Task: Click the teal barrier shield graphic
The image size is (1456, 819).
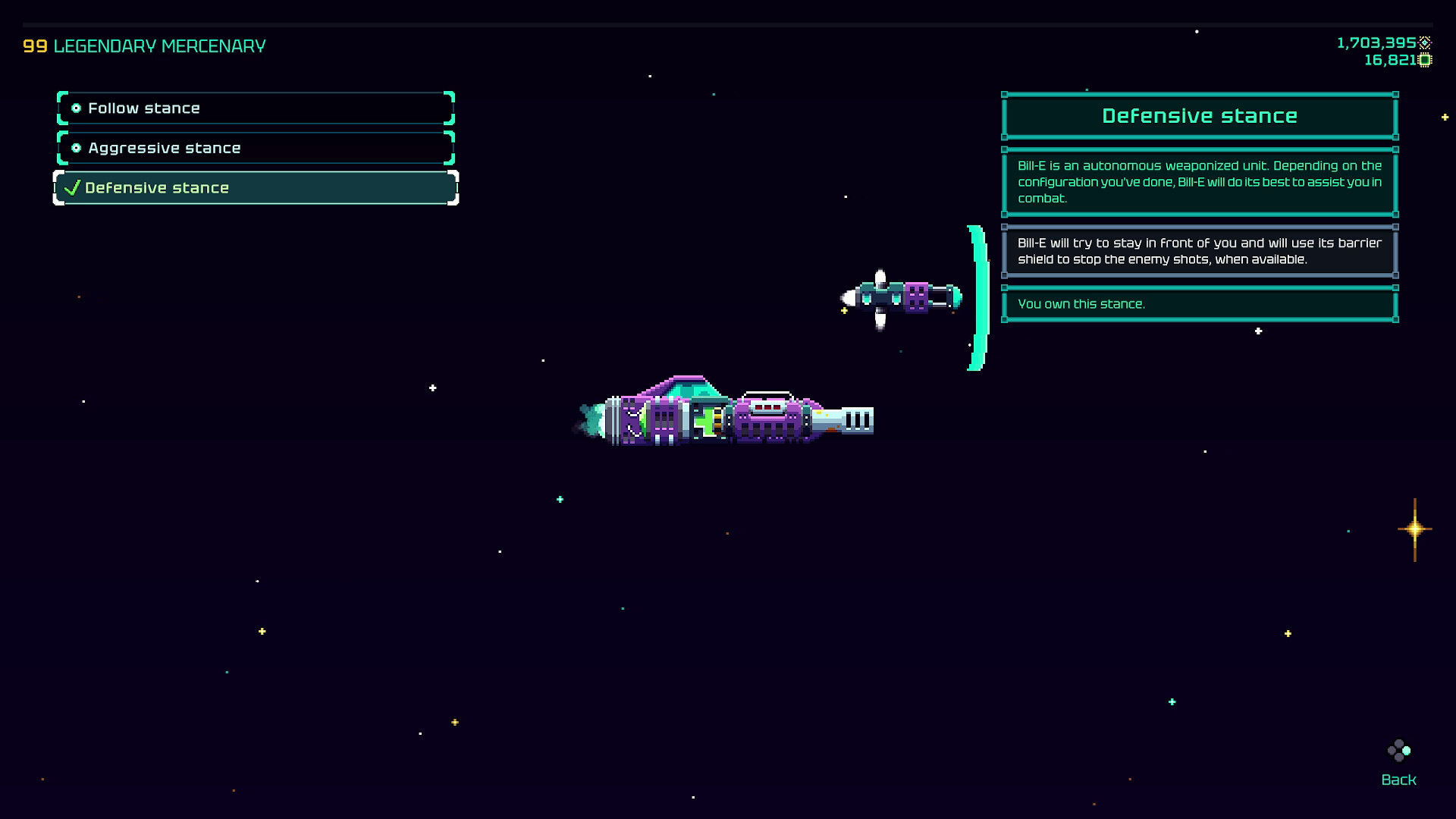Action: coord(977,296)
